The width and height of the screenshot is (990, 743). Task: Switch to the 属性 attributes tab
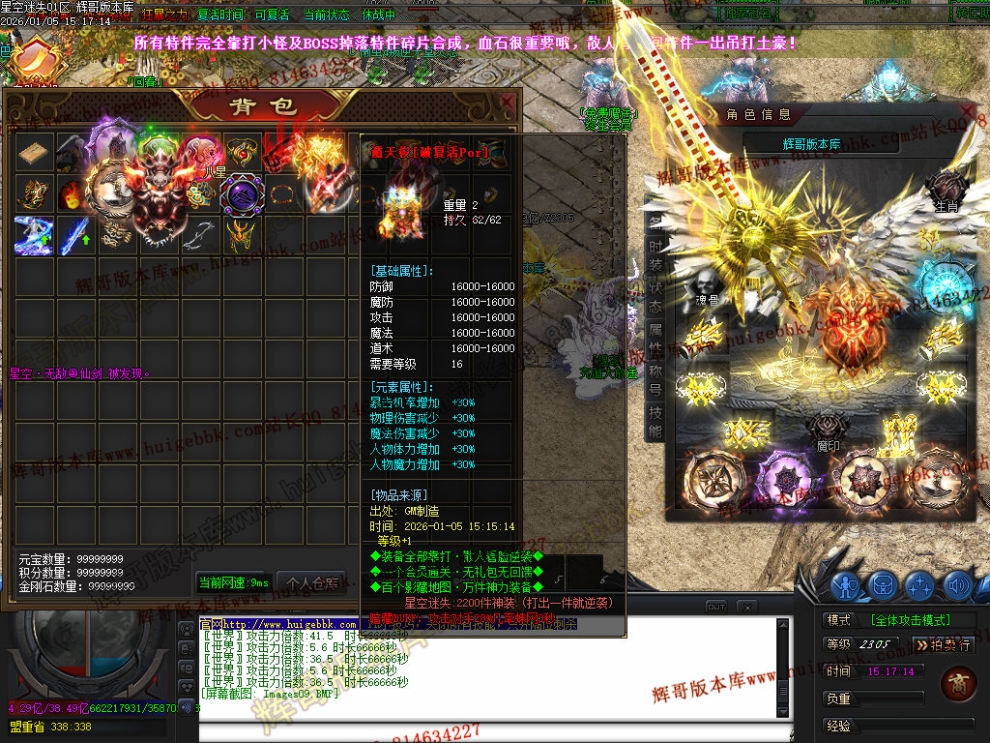click(655, 338)
